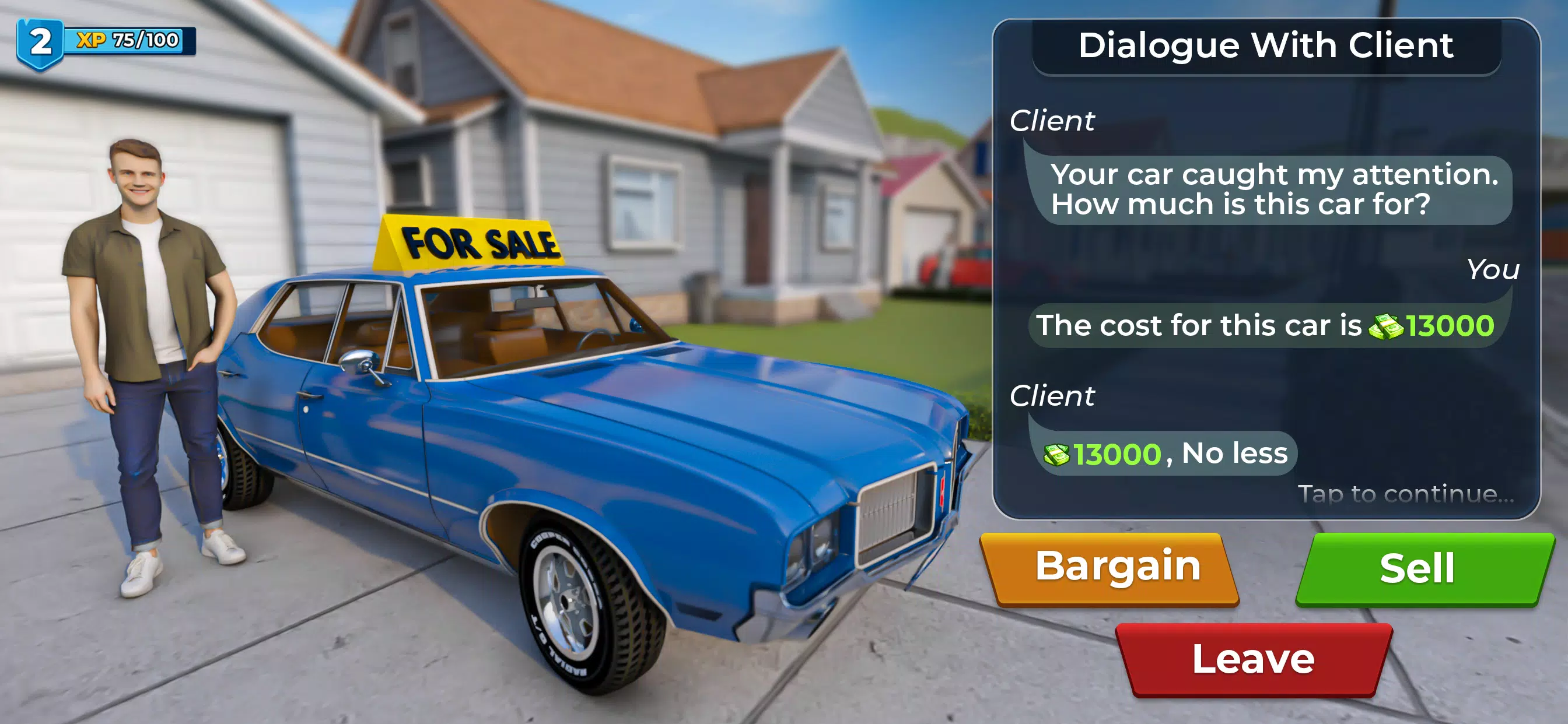Tap to continue the client dialogue

coord(1405,494)
